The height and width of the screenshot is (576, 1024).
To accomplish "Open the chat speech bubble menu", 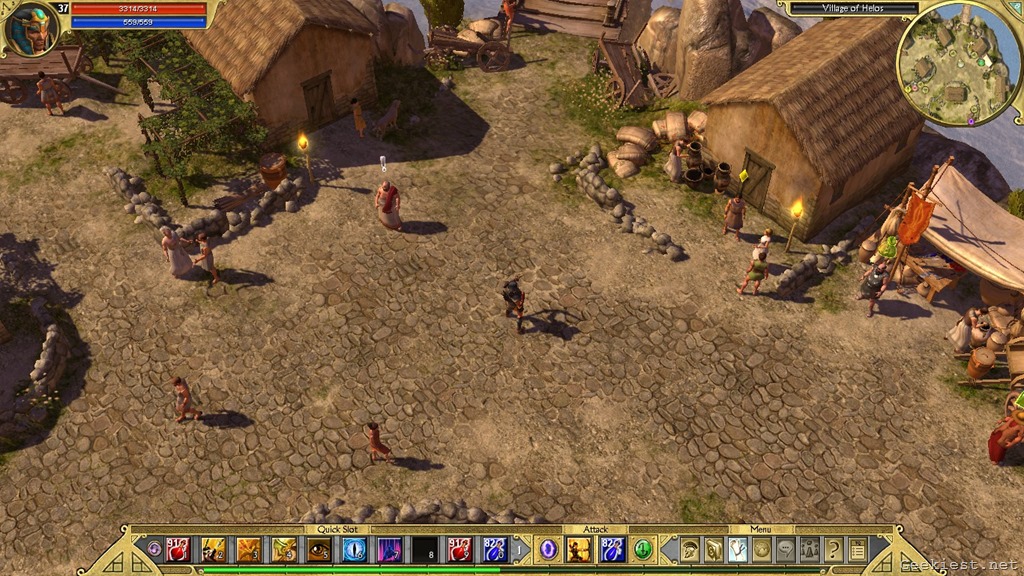I will pos(786,549).
